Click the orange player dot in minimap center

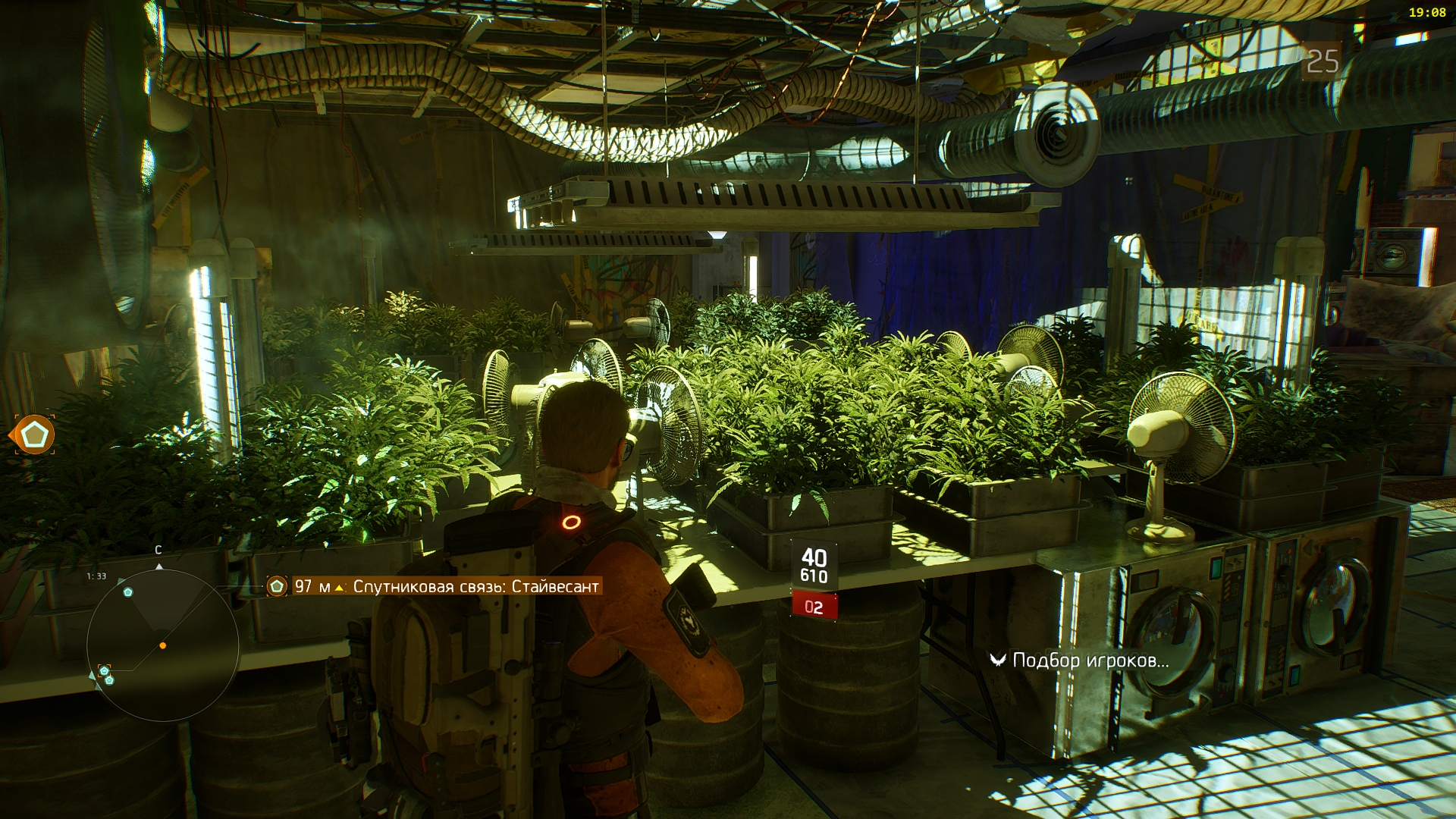pyautogui.click(x=163, y=645)
